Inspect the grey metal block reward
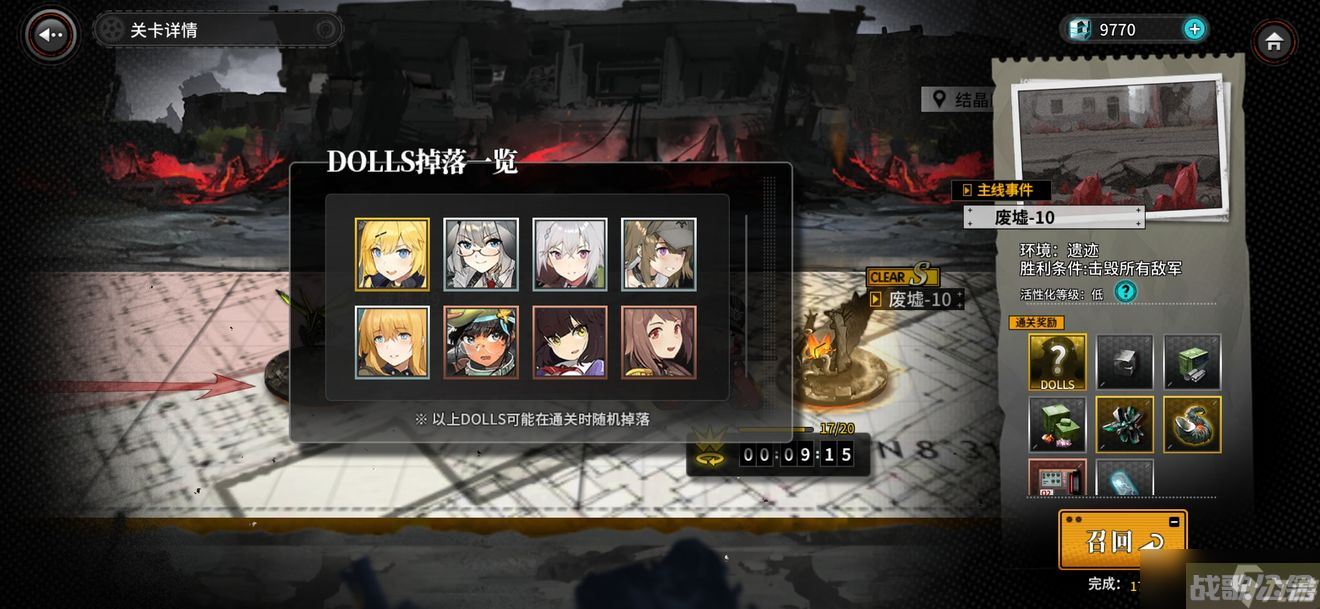1320x609 pixels. (x=1125, y=362)
